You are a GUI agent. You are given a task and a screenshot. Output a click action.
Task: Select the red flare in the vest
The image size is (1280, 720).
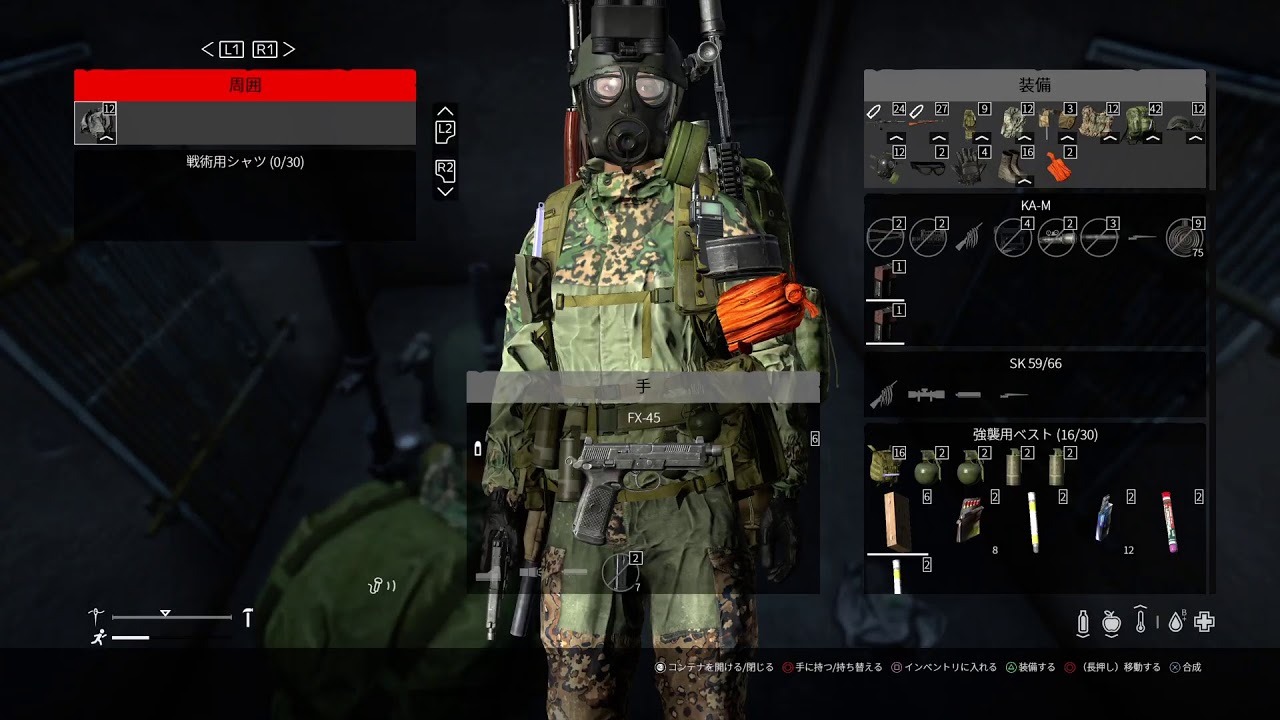(1169, 520)
